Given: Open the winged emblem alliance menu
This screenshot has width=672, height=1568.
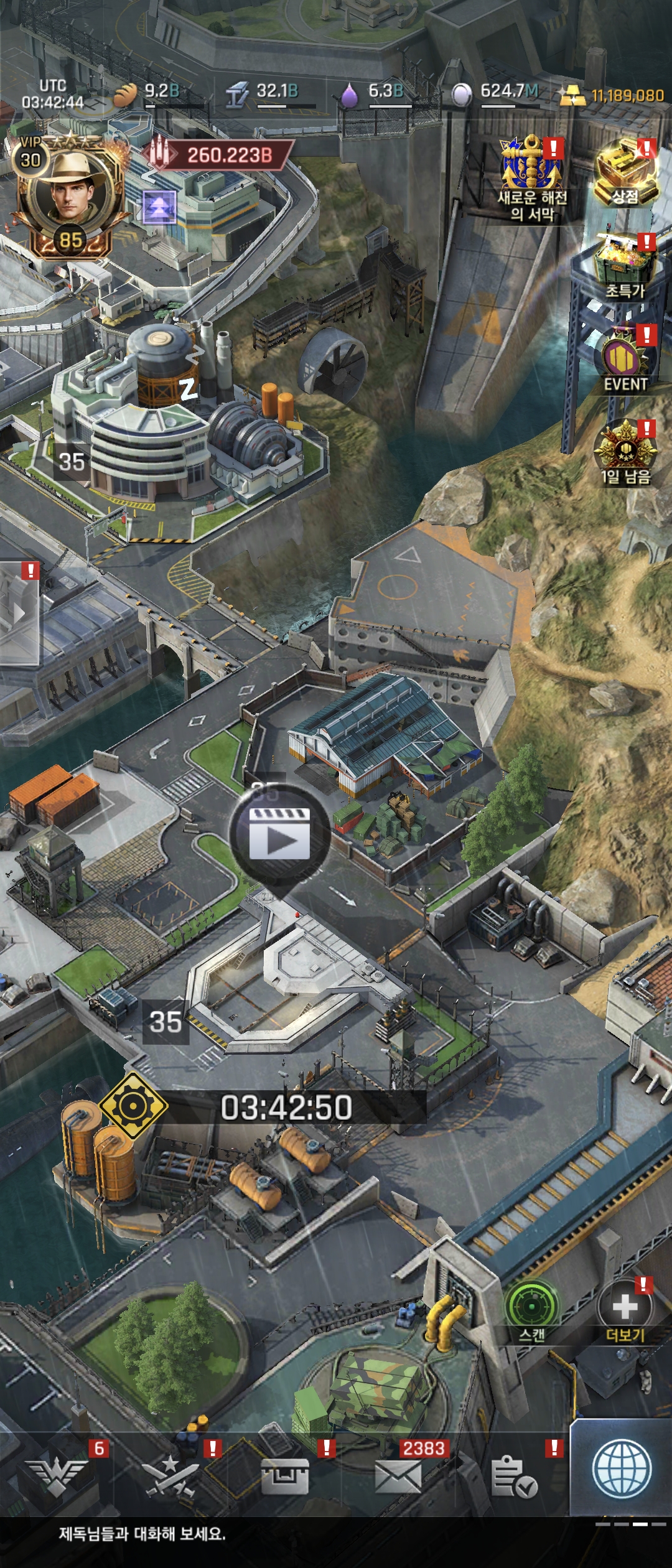Looking at the screenshot, I should pyautogui.click(x=60, y=1475).
